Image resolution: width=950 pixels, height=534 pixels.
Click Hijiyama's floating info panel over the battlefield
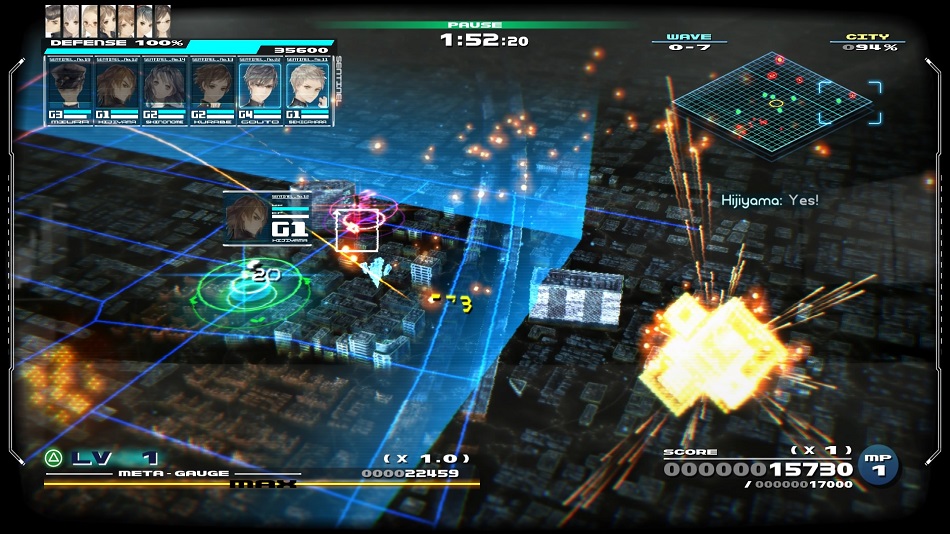coord(268,218)
